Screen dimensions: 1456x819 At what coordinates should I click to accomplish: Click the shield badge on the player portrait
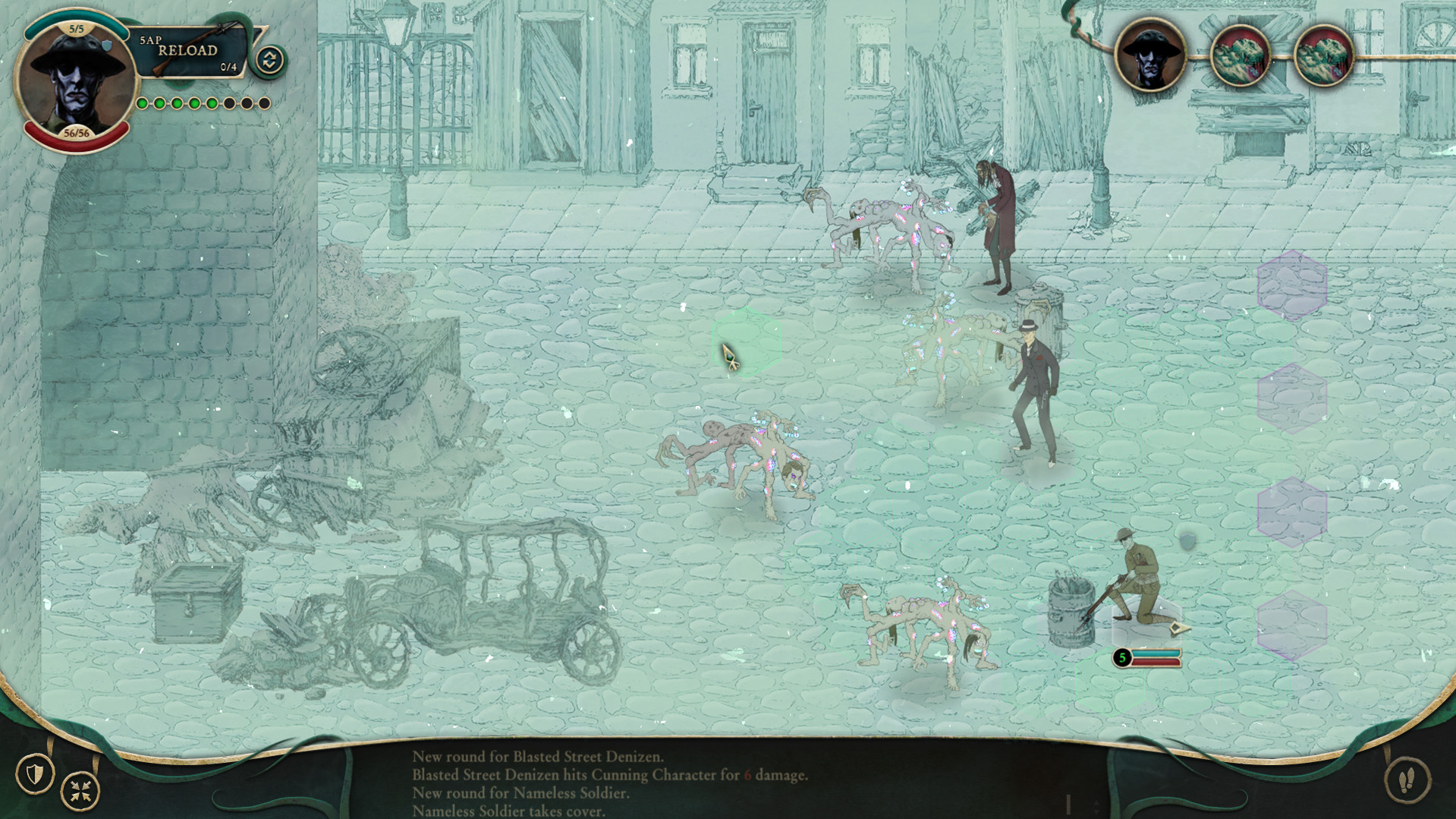[108, 45]
